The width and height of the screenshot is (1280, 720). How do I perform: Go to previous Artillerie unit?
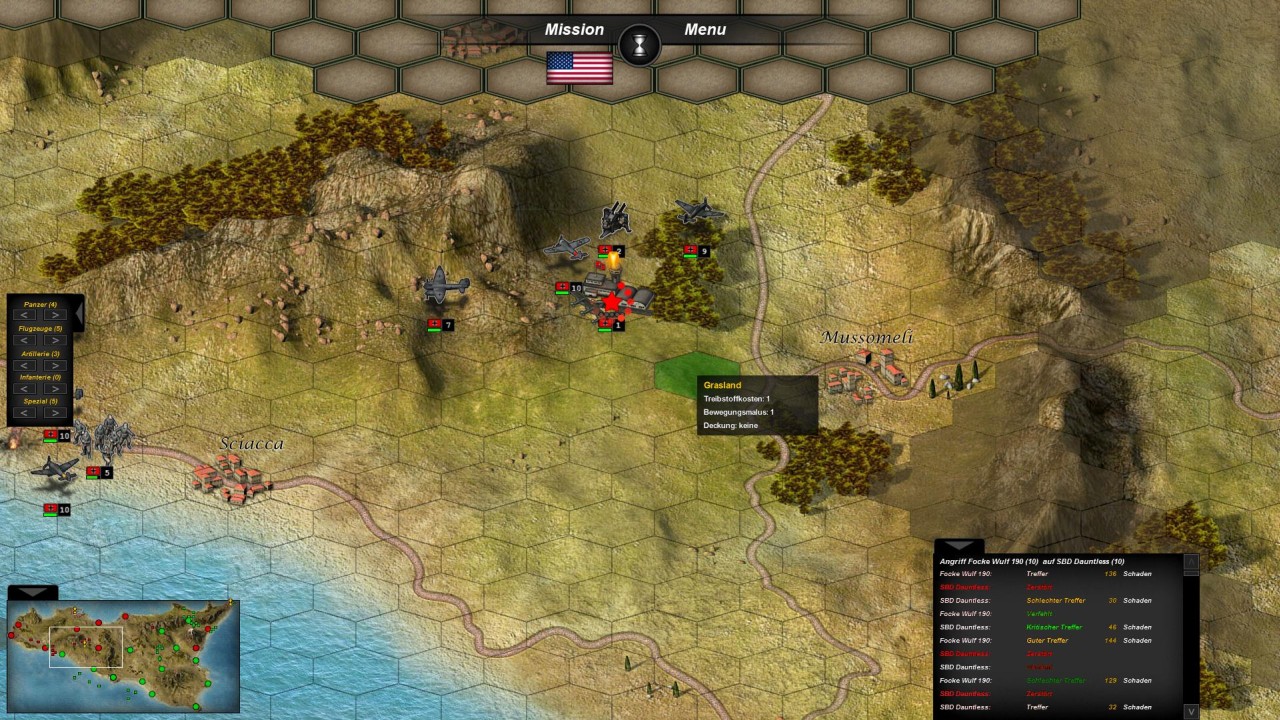tap(25, 365)
